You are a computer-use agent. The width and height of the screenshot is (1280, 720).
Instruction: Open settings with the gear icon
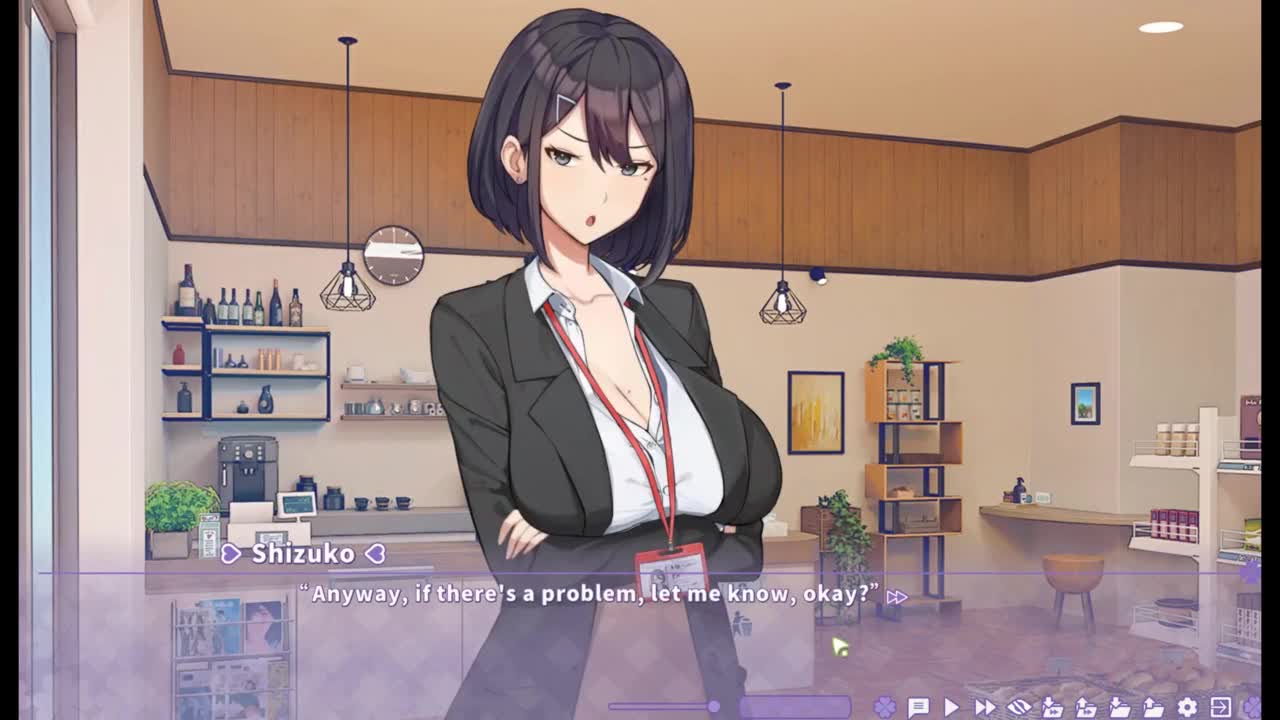[1187, 707]
